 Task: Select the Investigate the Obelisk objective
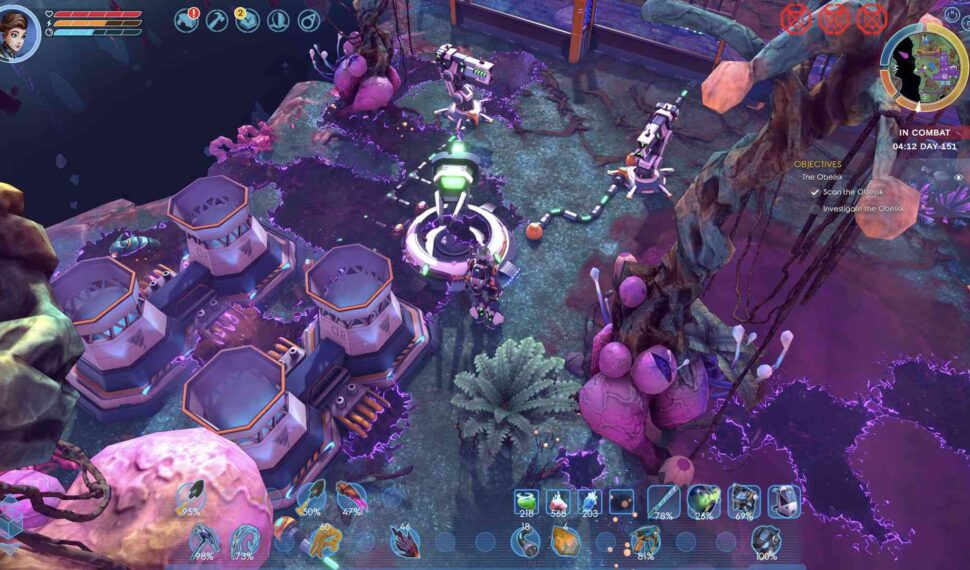pos(862,208)
